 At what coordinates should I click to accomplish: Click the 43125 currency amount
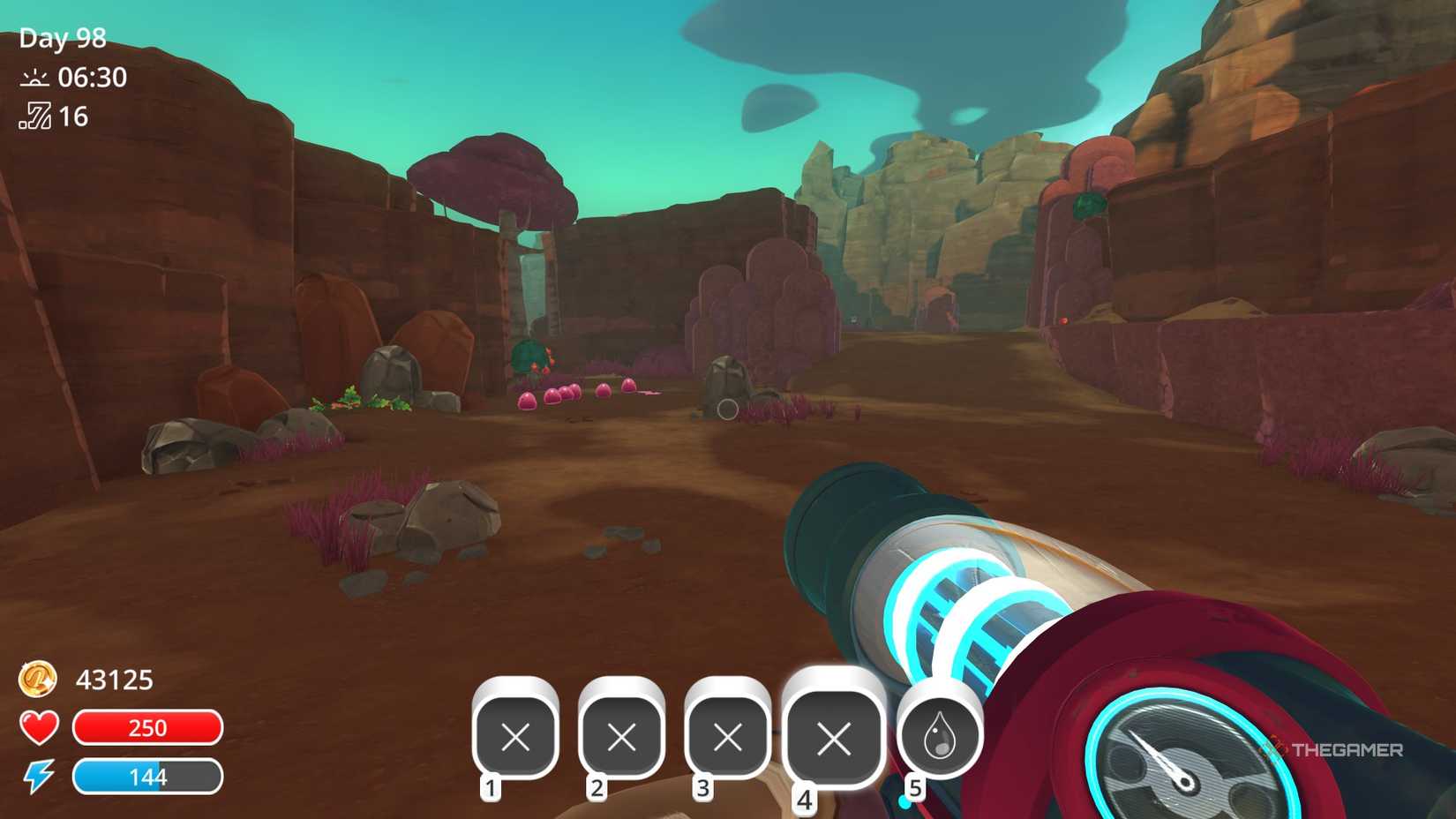pyautogui.click(x=116, y=680)
